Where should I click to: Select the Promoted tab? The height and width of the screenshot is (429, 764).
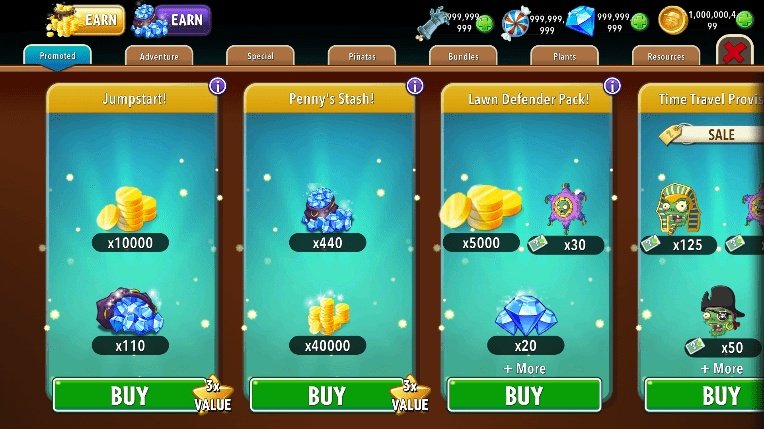click(57, 56)
